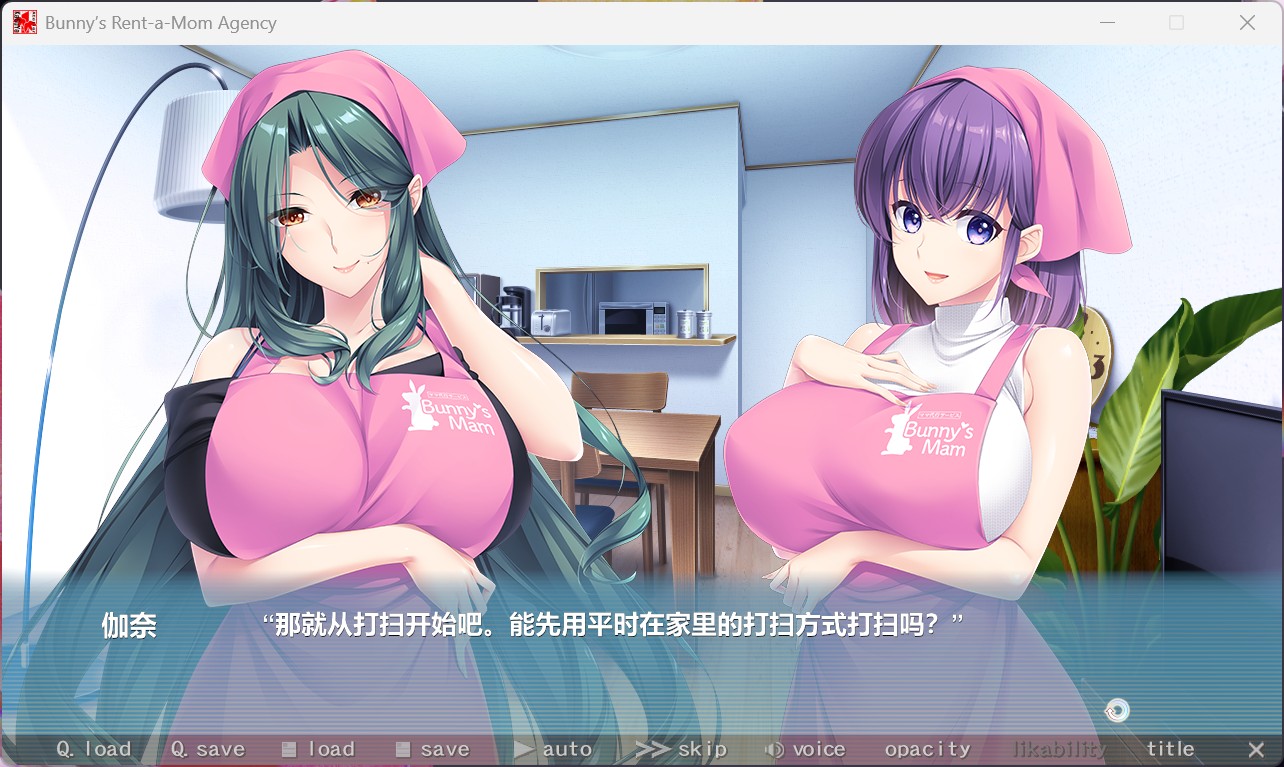The width and height of the screenshot is (1284, 767).
Task: Click the play triangle beside auto
Action: (524, 748)
